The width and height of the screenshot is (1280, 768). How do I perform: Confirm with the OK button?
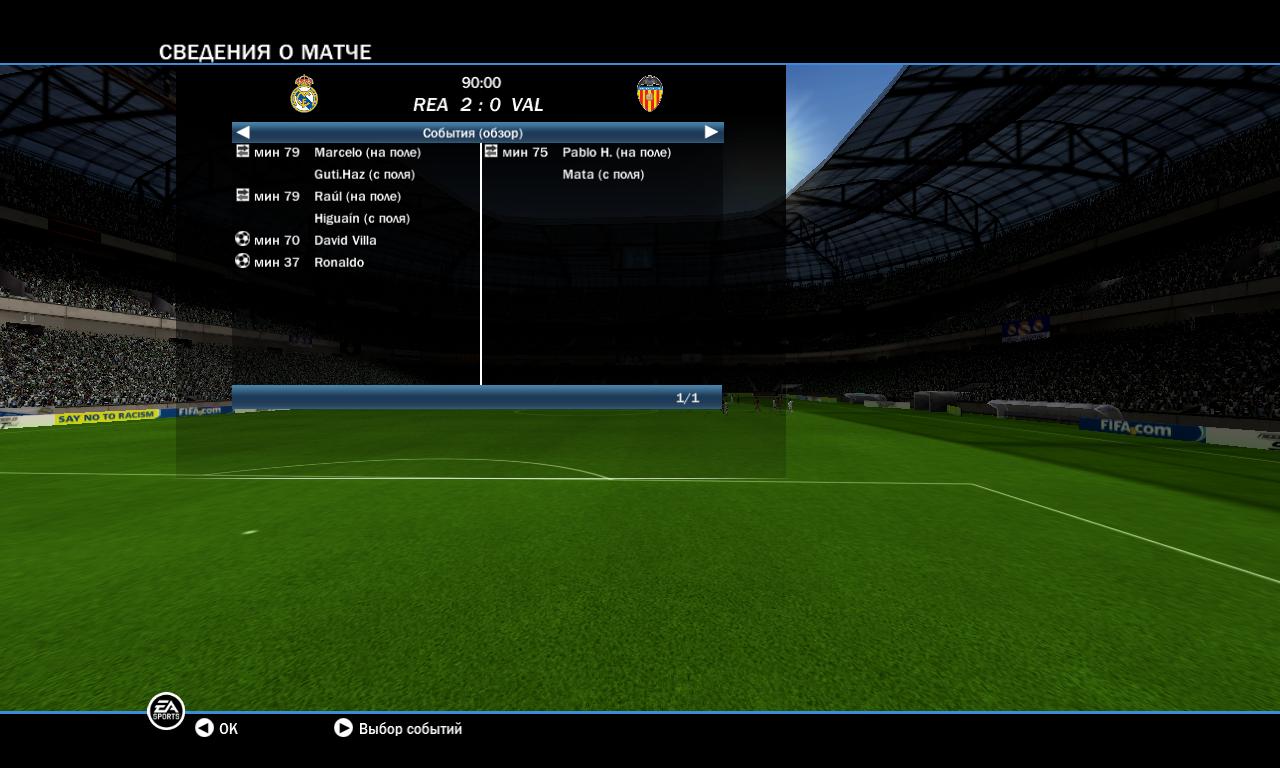click(217, 728)
